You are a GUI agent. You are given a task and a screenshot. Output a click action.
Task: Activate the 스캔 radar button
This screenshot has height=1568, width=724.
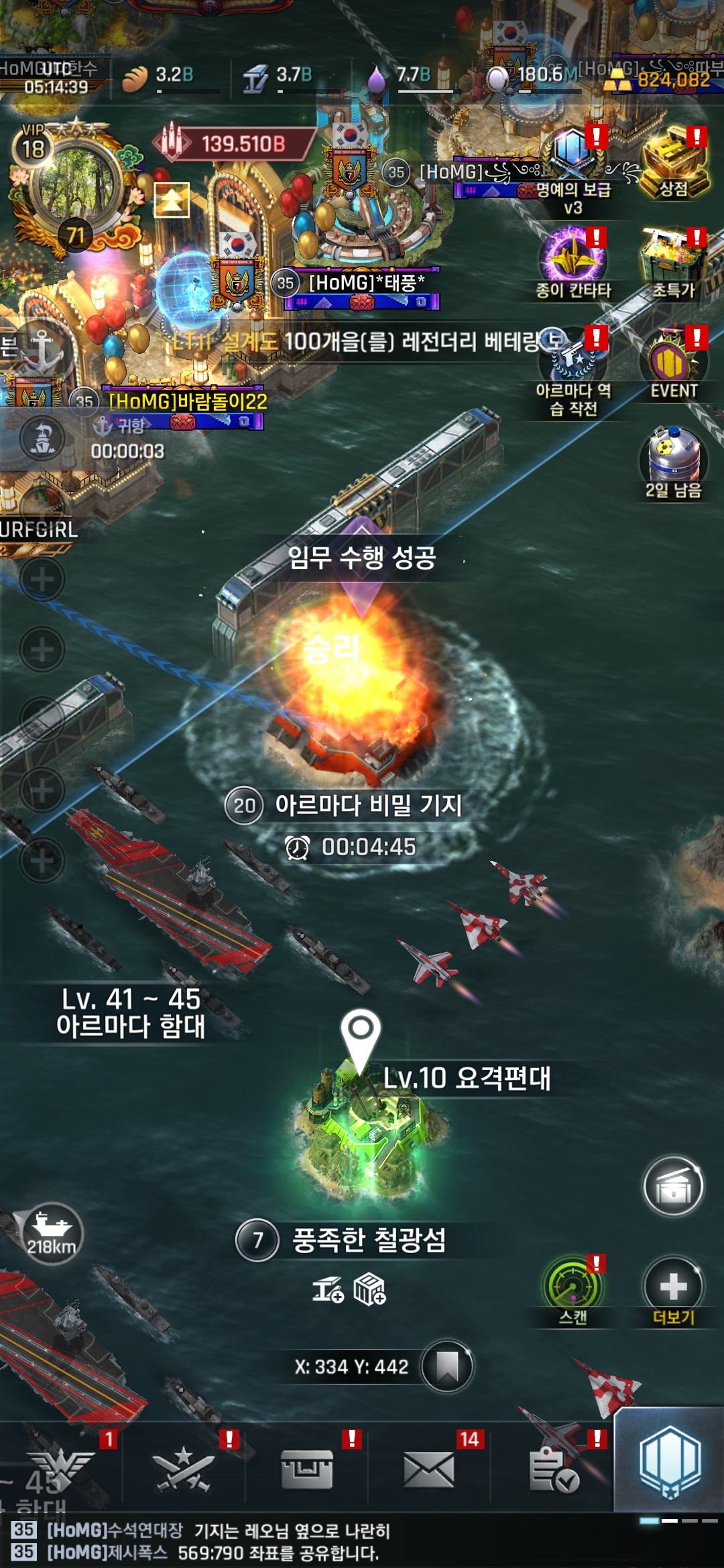573,1287
